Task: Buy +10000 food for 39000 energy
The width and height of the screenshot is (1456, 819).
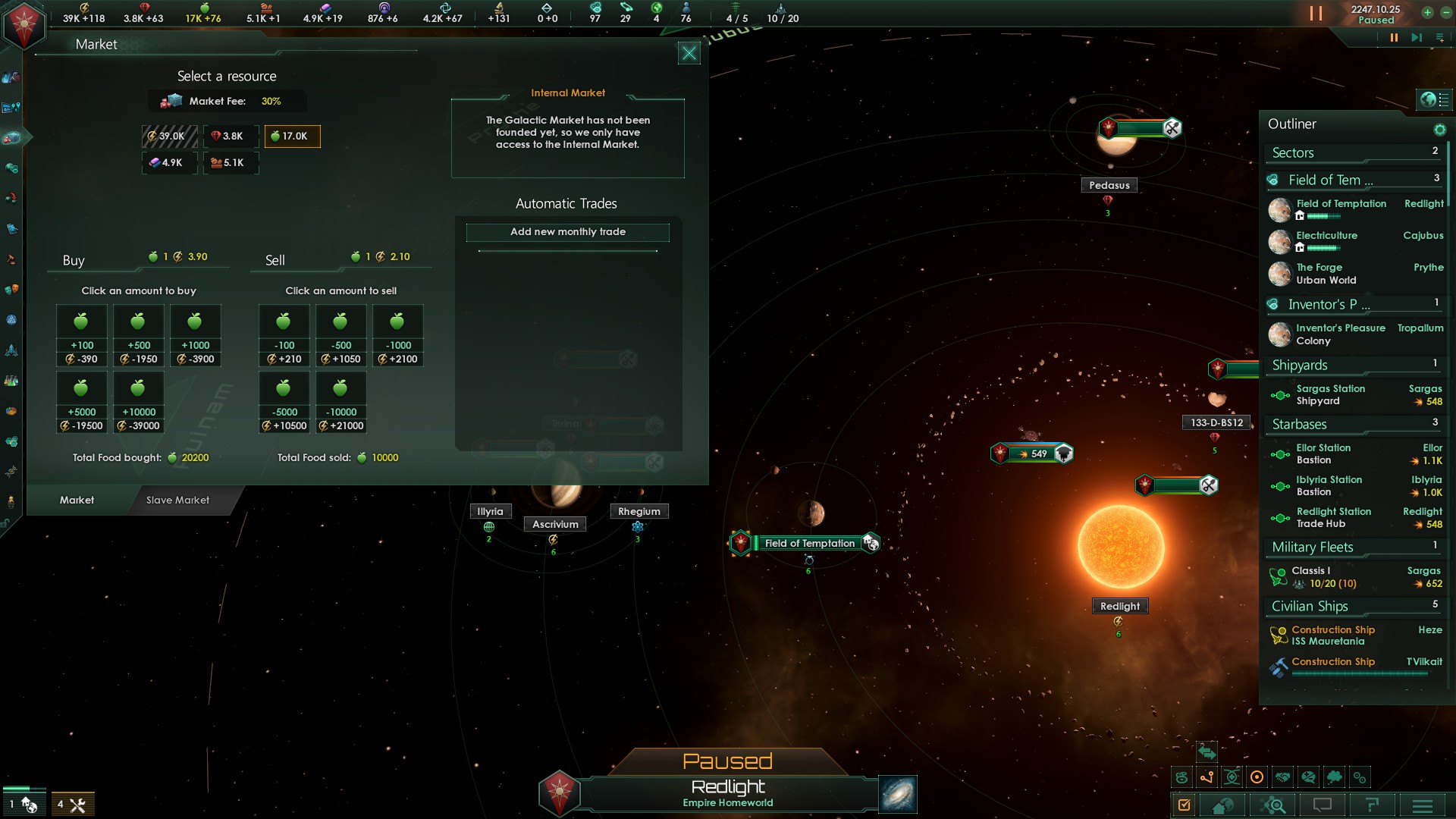Action: coord(139,402)
